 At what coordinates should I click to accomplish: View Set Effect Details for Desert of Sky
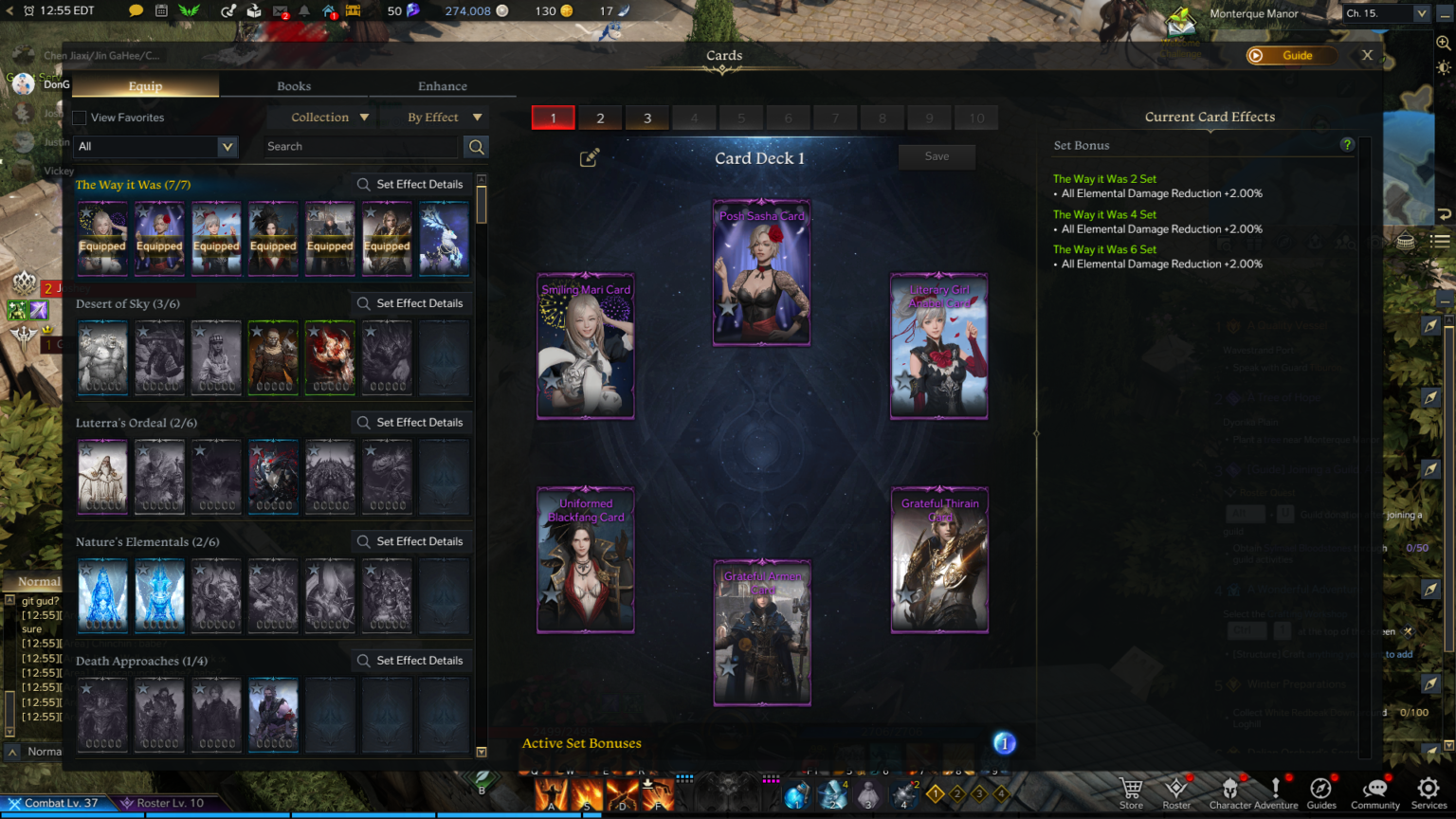(x=411, y=302)
